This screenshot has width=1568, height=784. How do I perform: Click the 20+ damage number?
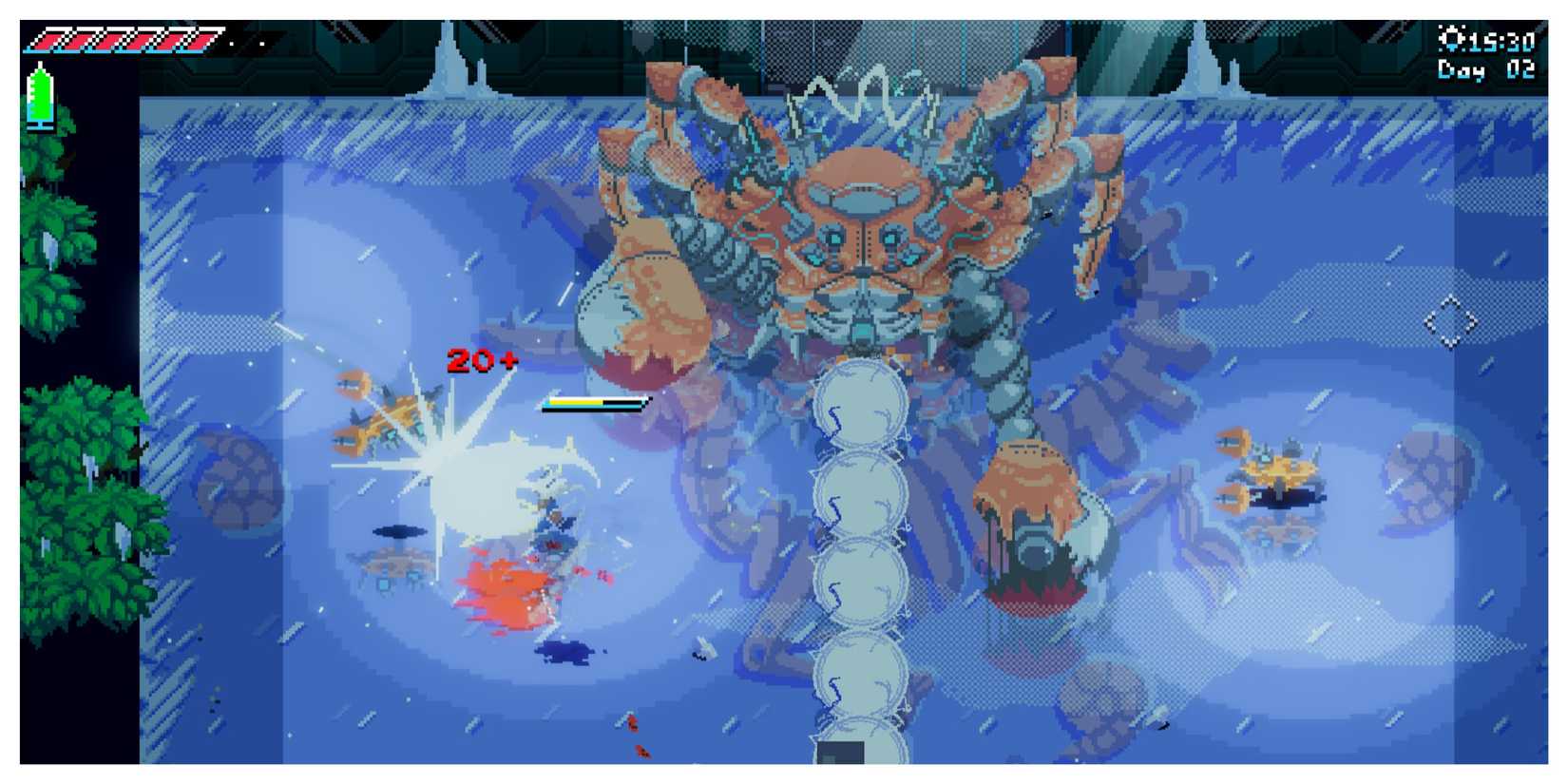tap(481, 362)
